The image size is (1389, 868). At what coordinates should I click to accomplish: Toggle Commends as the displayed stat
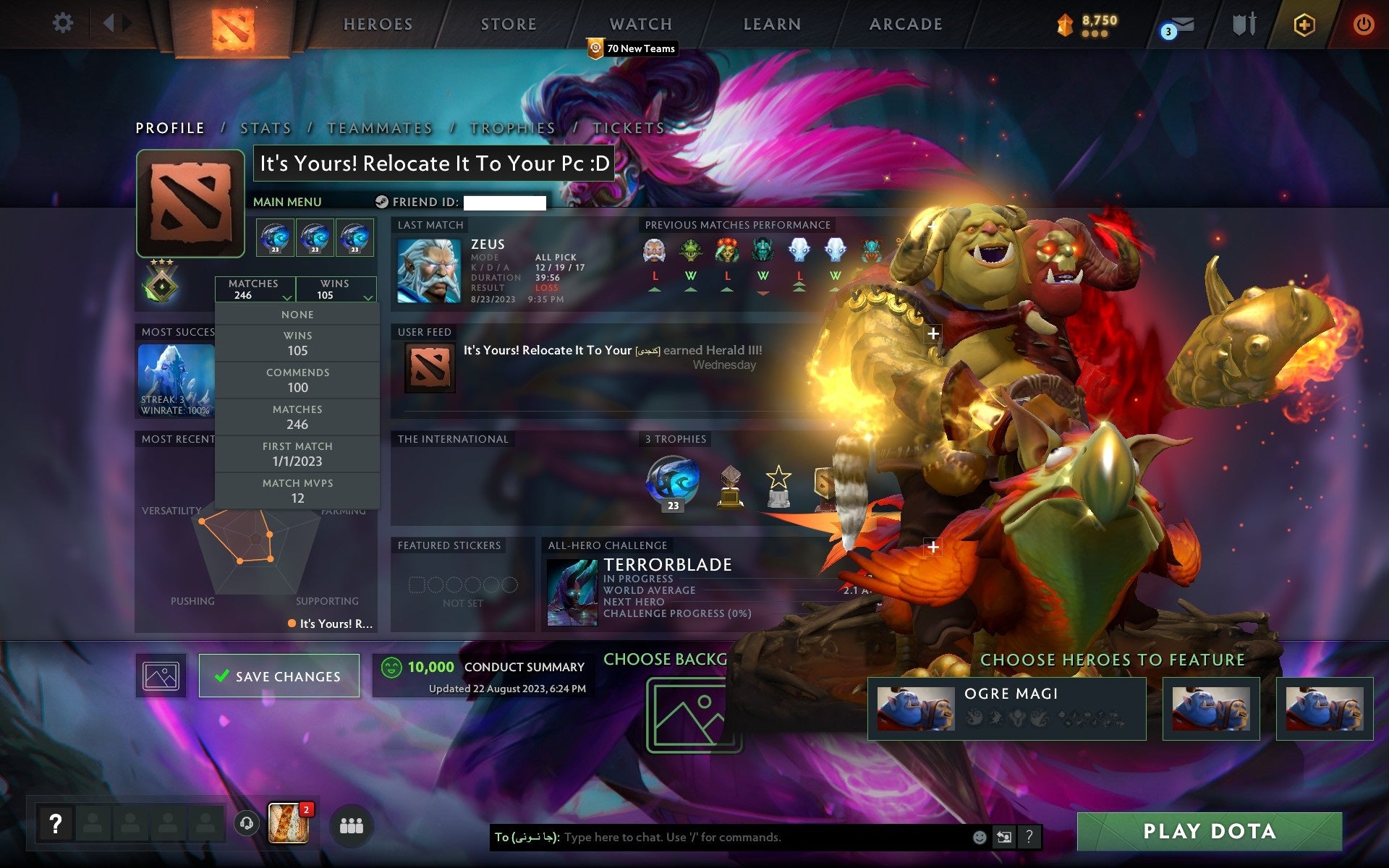(297, 380)
